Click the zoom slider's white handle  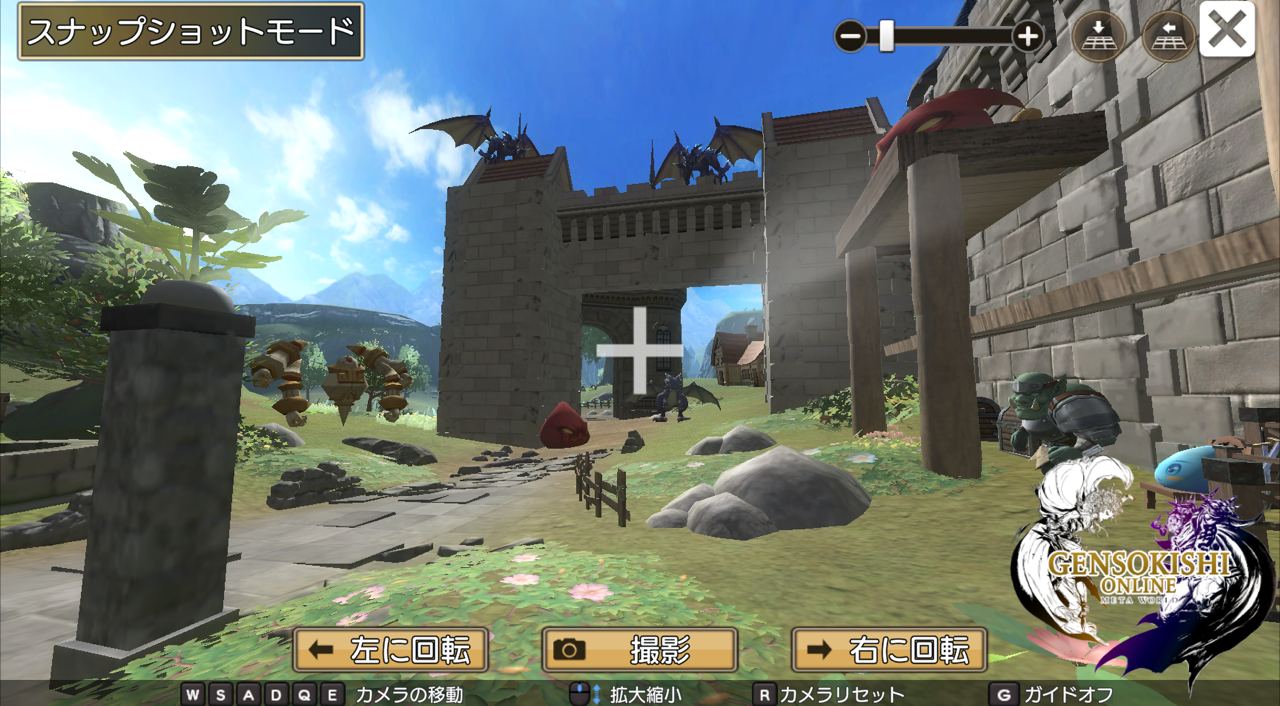click(x=886, y=37)
